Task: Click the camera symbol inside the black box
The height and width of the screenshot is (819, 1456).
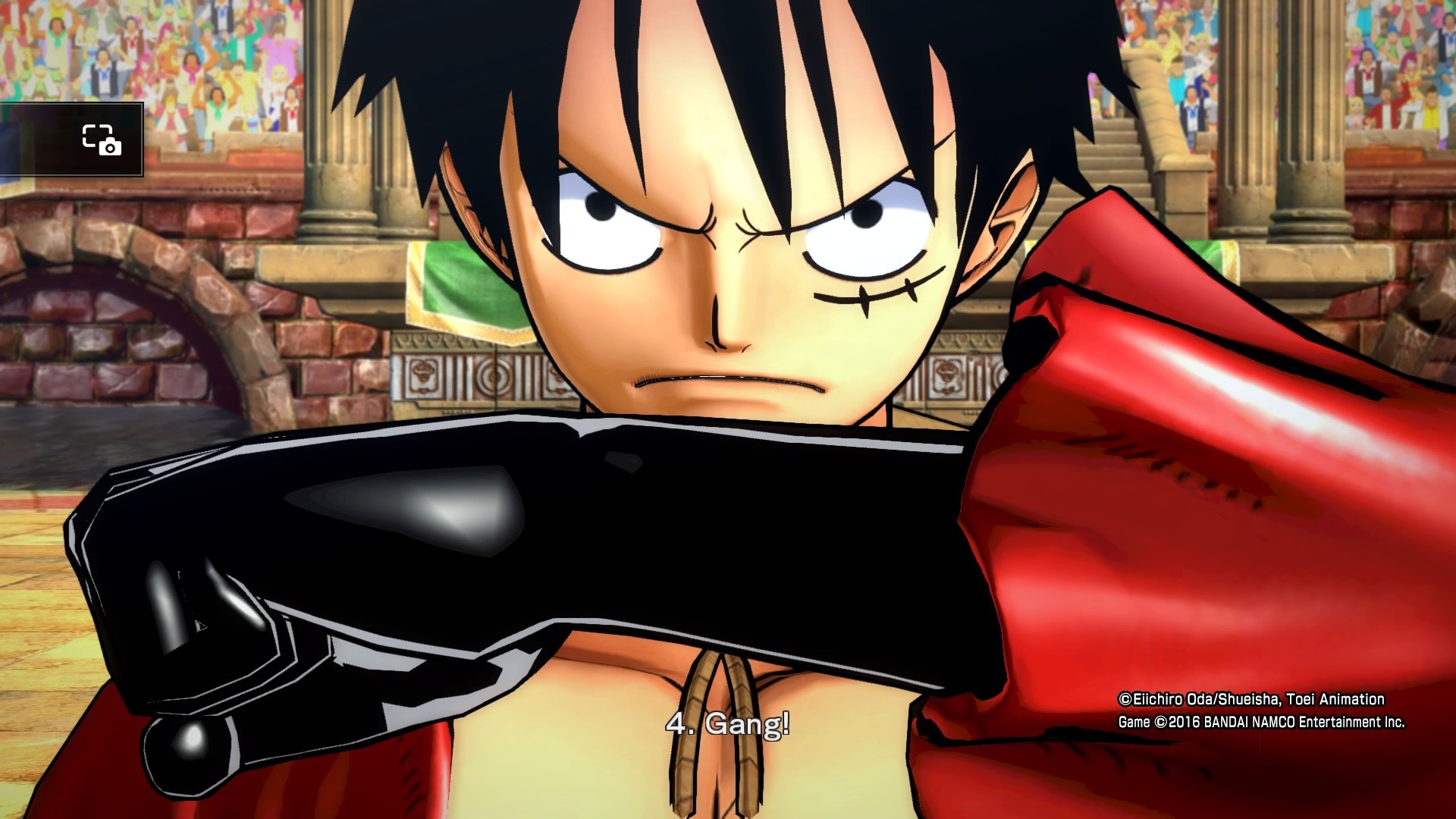Action: point(110,146)
